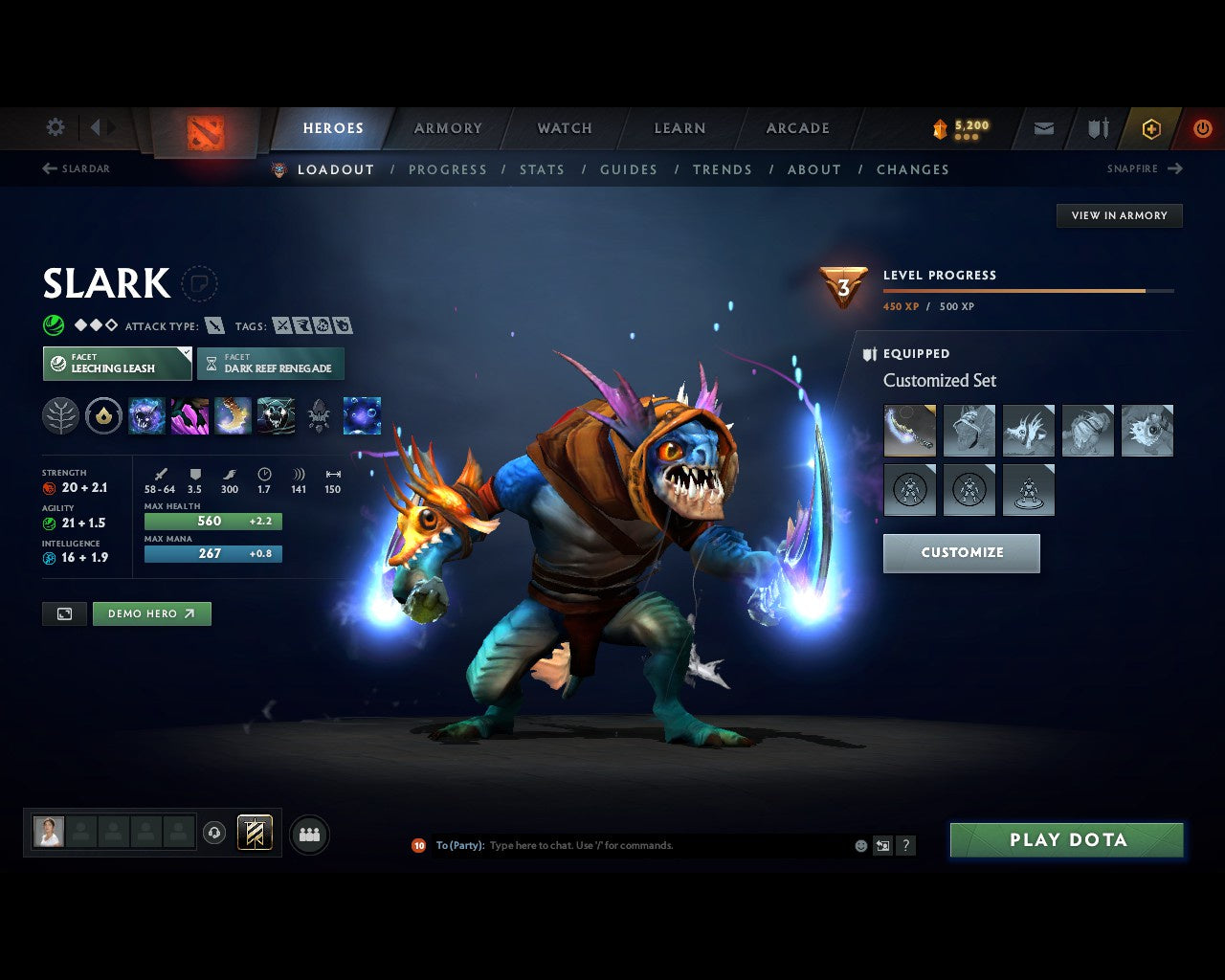Click the voice chat headphone icon near party slots
Screen dimensions: 1225x980
tap(213, 833)
